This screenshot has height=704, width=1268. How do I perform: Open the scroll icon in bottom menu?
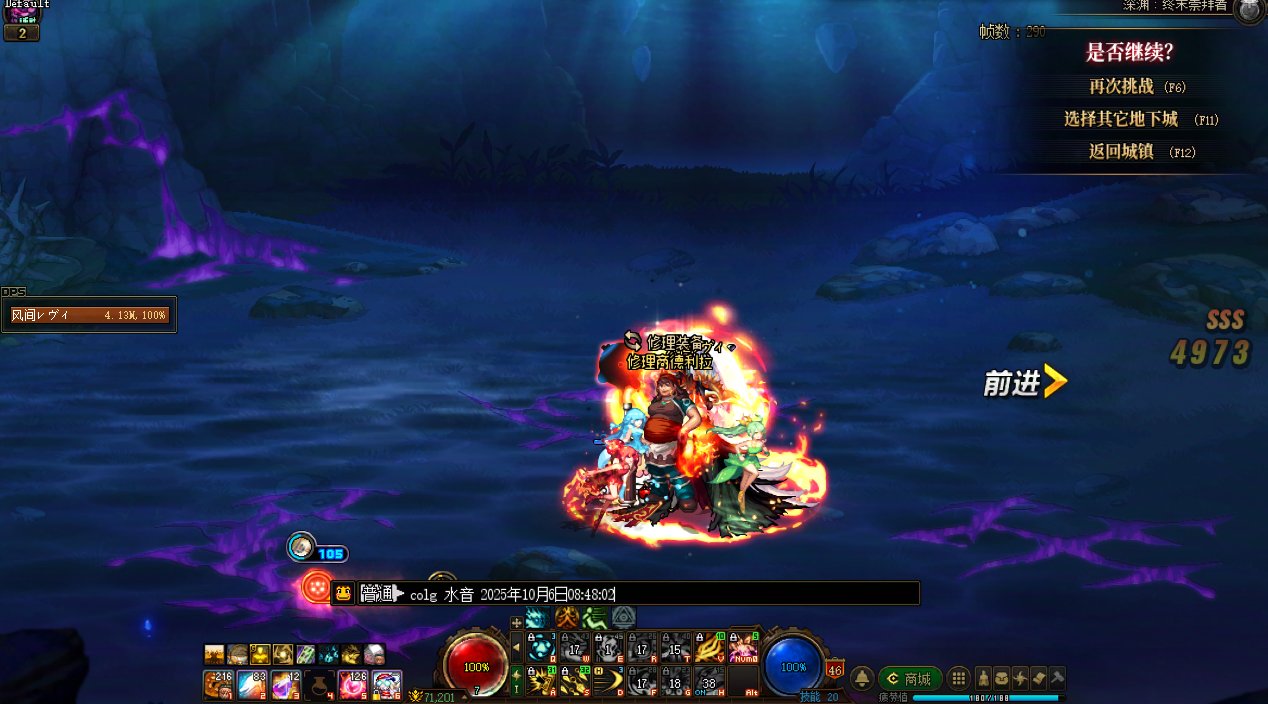(1038, 677)
